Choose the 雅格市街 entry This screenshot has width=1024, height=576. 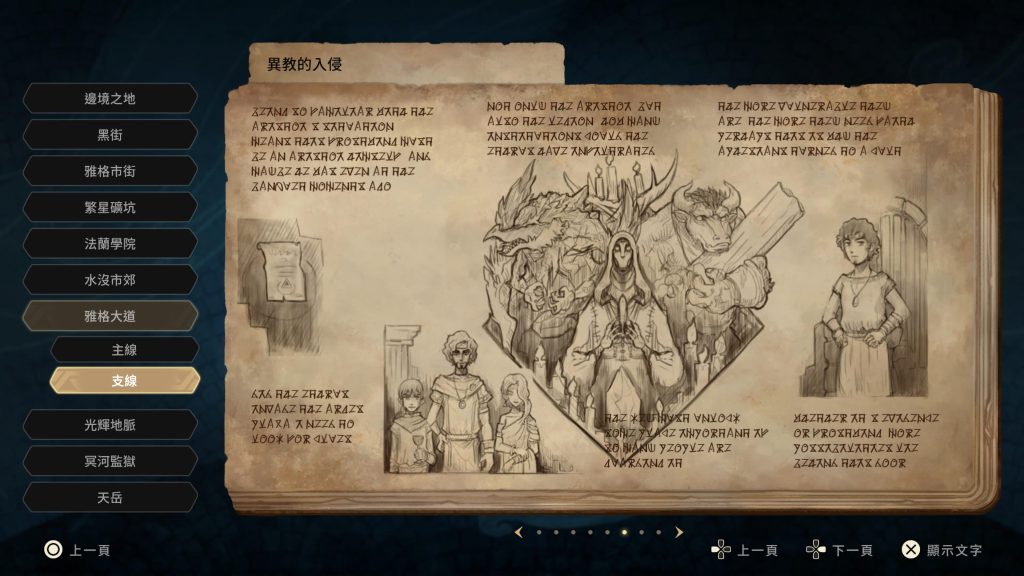point(110,171)
